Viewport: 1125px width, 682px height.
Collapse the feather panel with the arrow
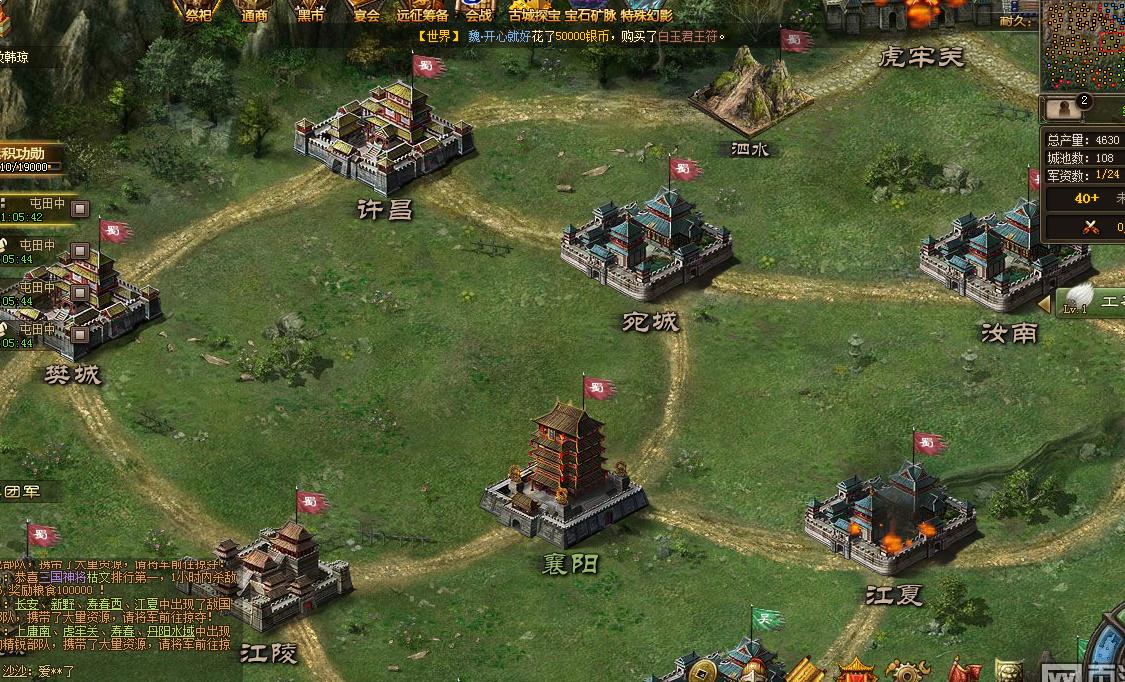[1045, 302]
